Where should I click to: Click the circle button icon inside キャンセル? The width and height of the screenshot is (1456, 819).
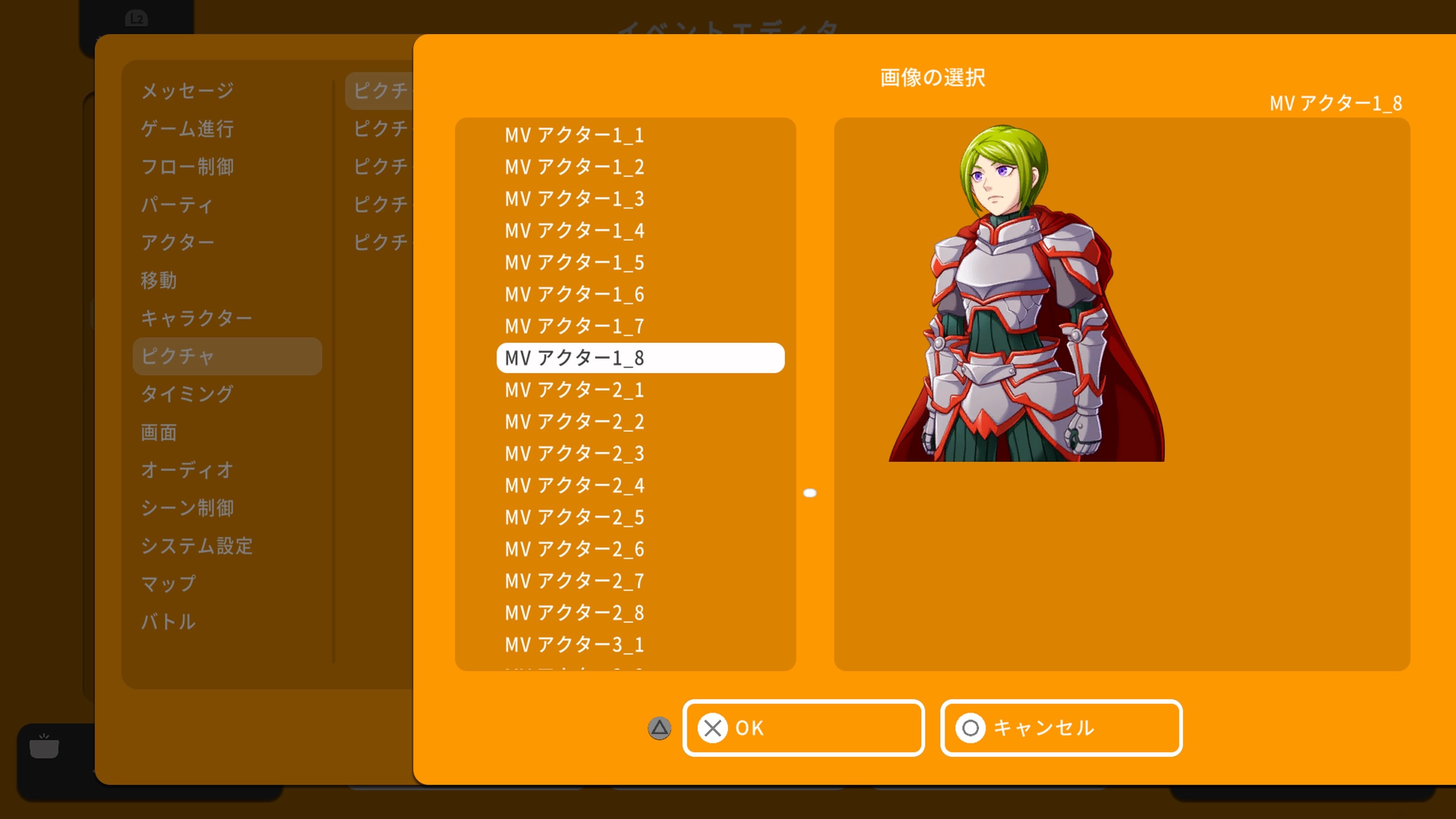971,728
